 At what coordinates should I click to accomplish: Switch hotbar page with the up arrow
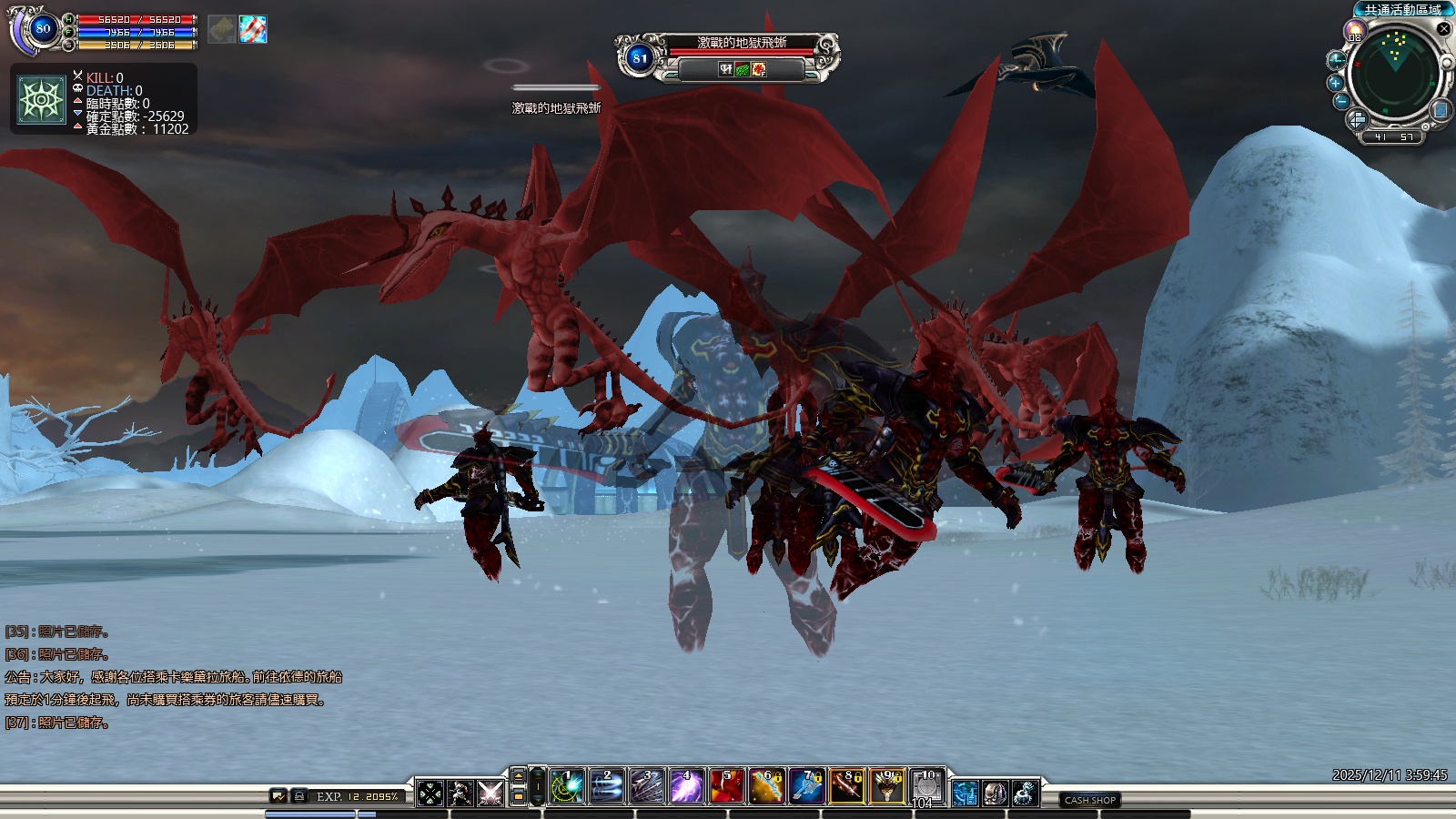pos(518,775)
